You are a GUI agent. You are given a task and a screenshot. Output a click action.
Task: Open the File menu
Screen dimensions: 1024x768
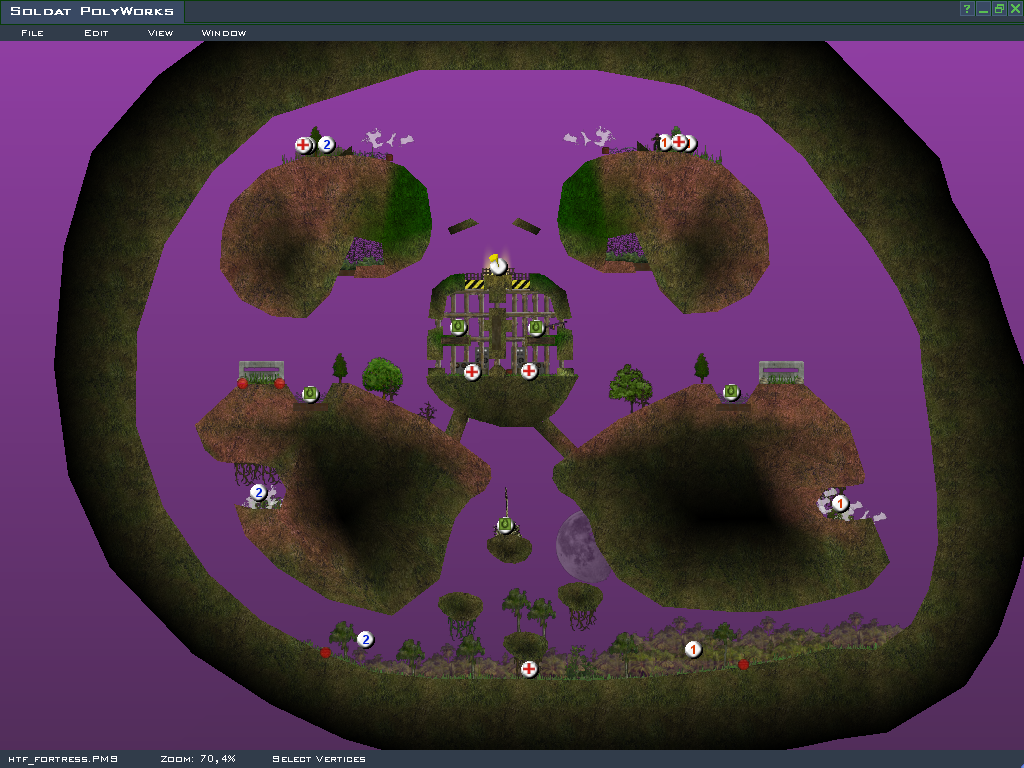(32, 33)
